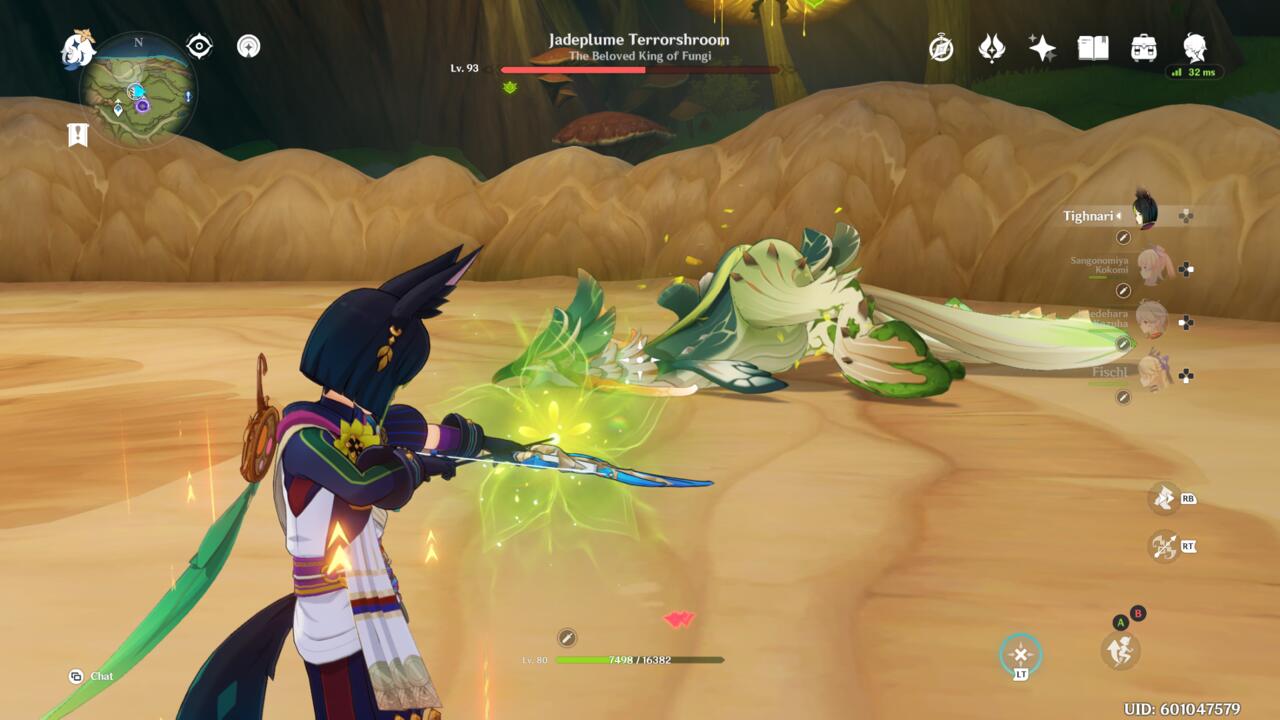Open the compass Events icon
This screenshot has height=720, width=1280.
(941, 48)
